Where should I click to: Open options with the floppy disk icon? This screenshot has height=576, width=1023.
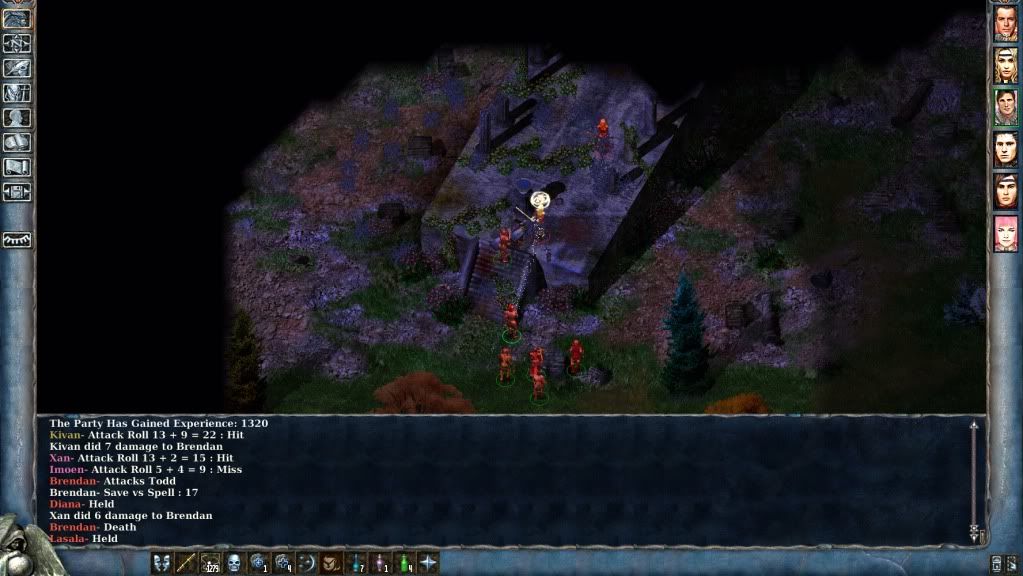pyautogui.click(x=17, y=192)
